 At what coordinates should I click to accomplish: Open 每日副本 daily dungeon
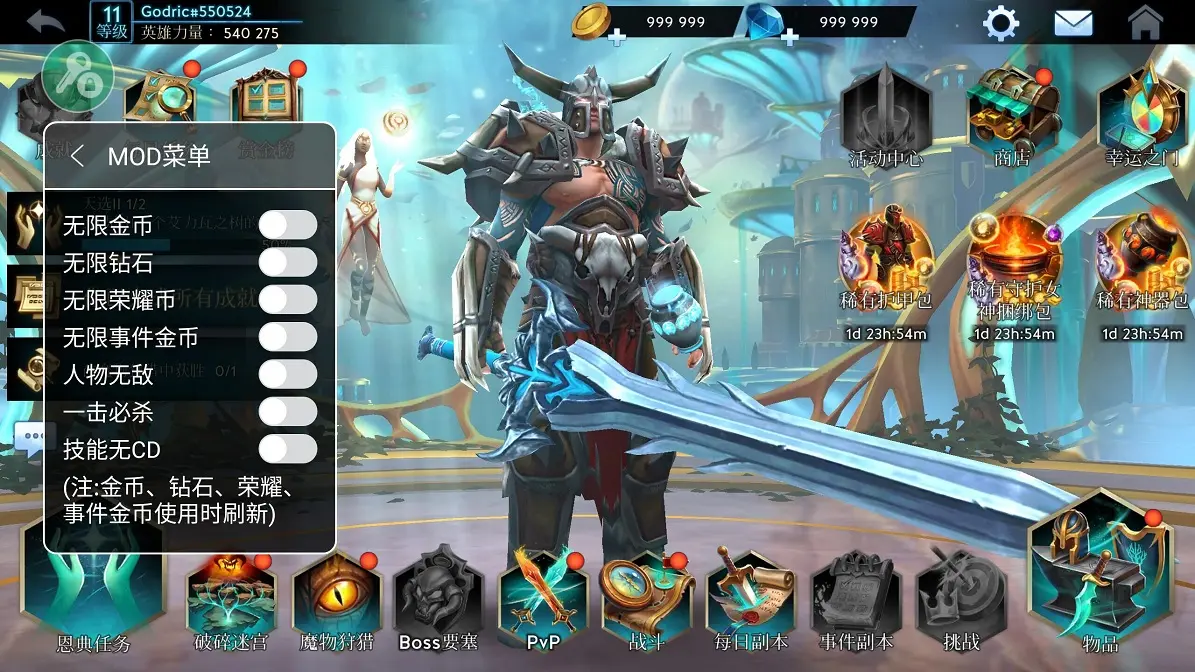click(x=750, y=601)
